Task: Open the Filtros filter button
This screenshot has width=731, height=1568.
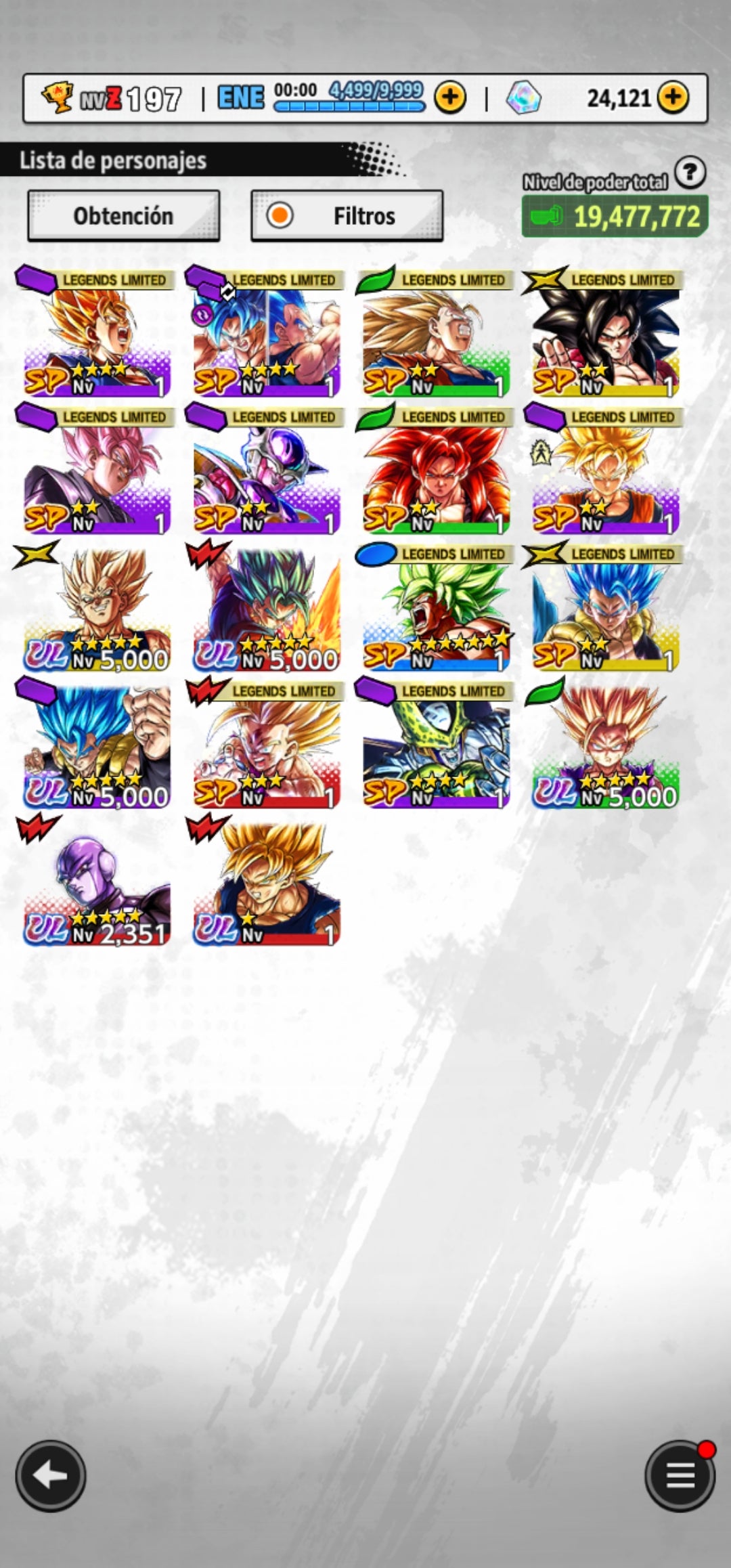Action: (347, 216)
